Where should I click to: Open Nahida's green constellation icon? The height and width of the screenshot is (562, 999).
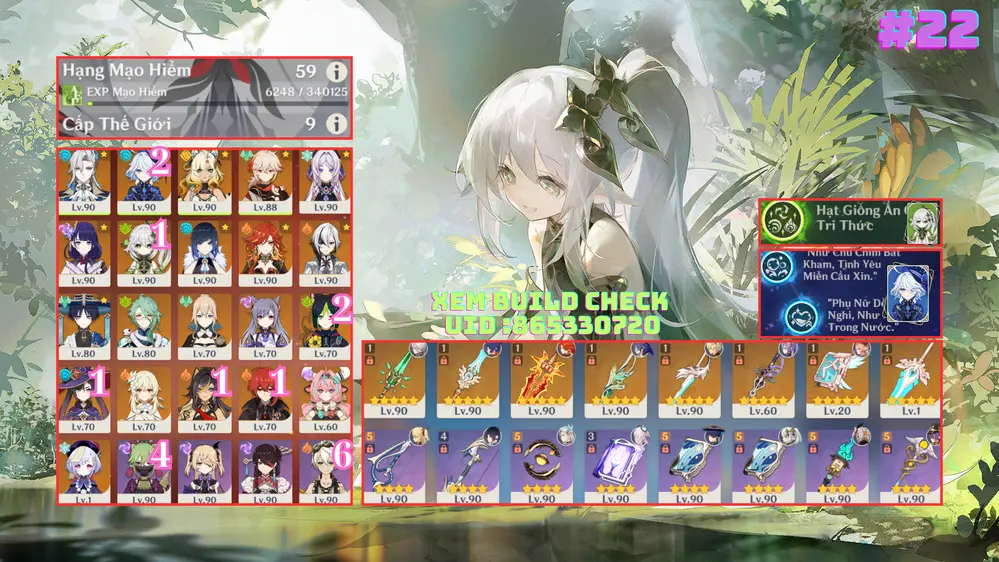(782, 222)
